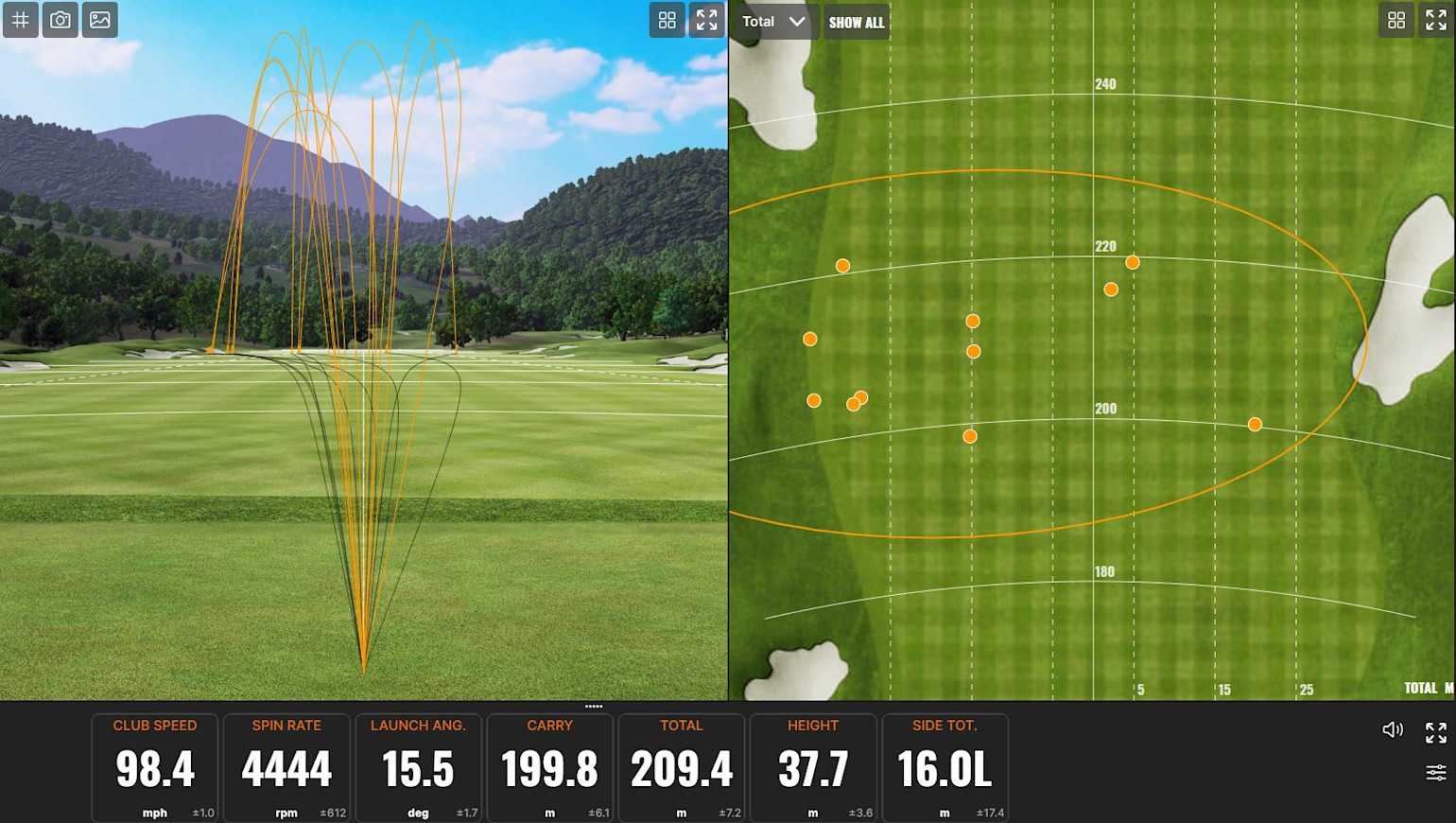Expand the stats panel via the dots handle
Viewport: 1456px width, 823px height.
coord(594,706)
